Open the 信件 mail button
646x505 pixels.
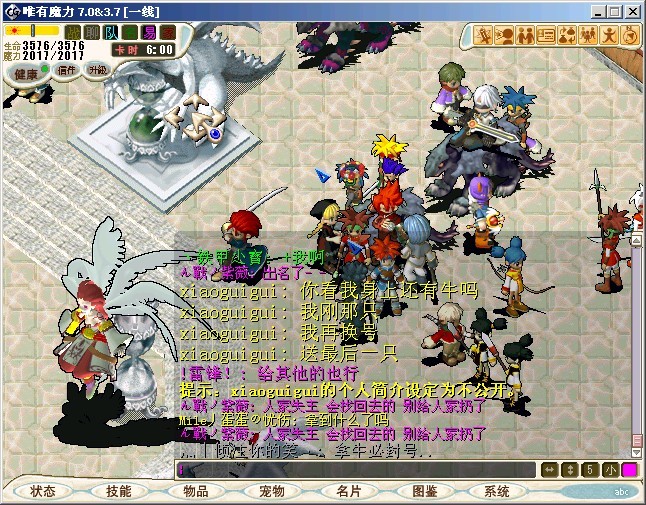click(x=67, y=70)
